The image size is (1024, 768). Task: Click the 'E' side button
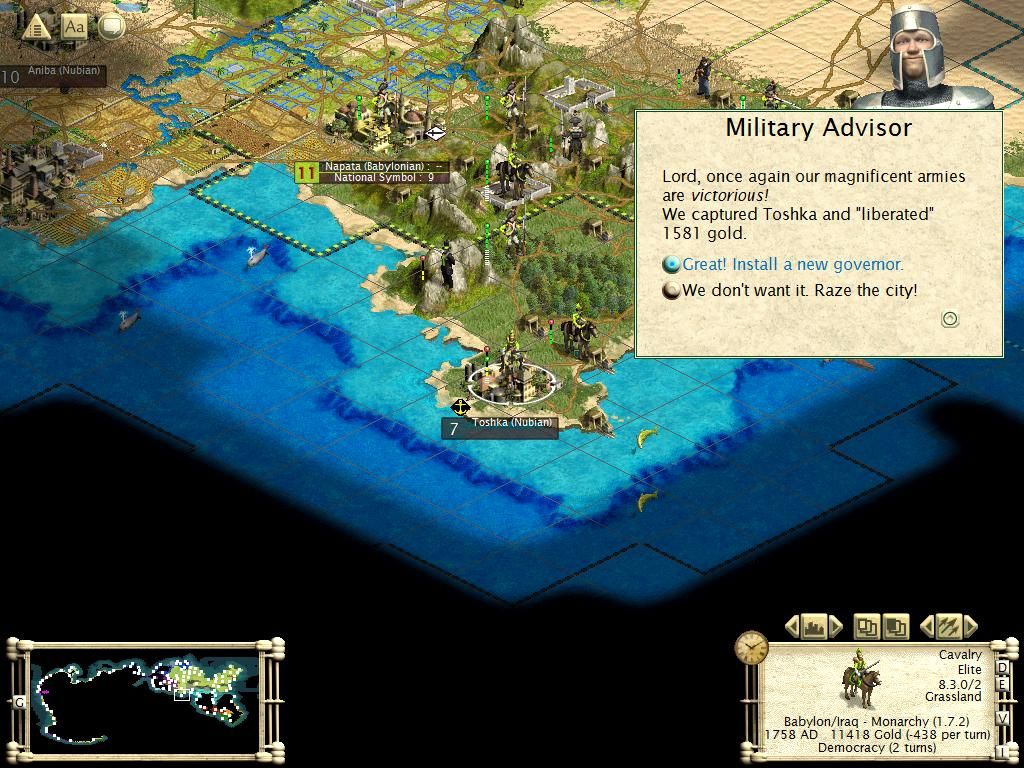[x=1004, y=686]
